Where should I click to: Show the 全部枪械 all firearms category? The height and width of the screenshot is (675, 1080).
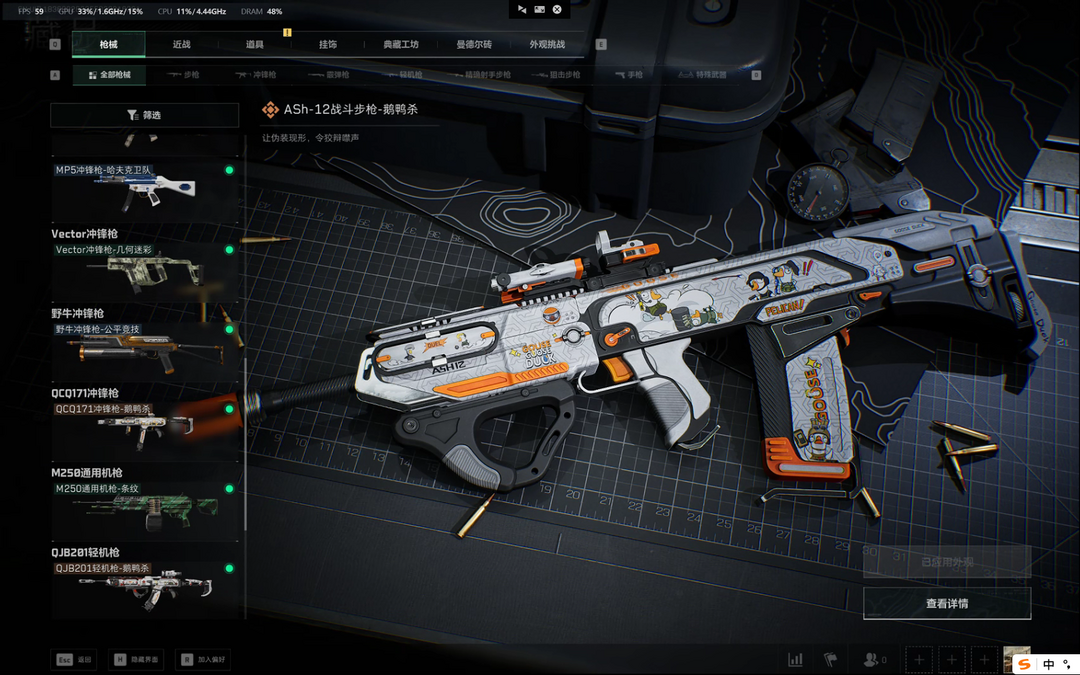109,75
